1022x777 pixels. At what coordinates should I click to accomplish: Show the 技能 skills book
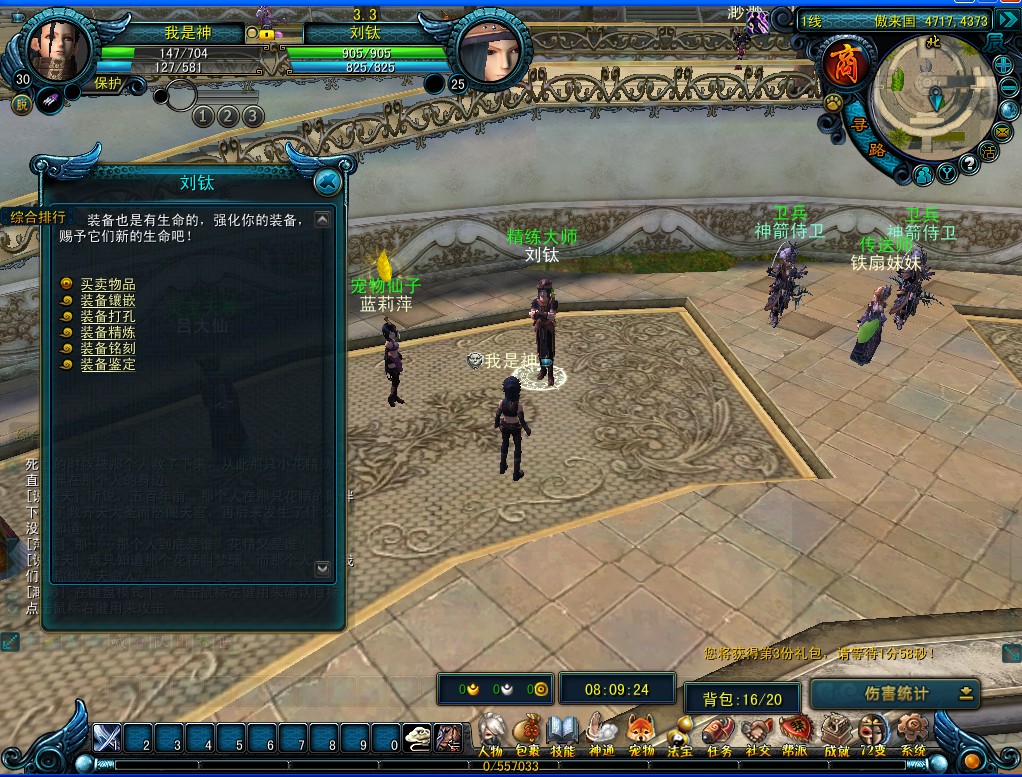point(563,736)
